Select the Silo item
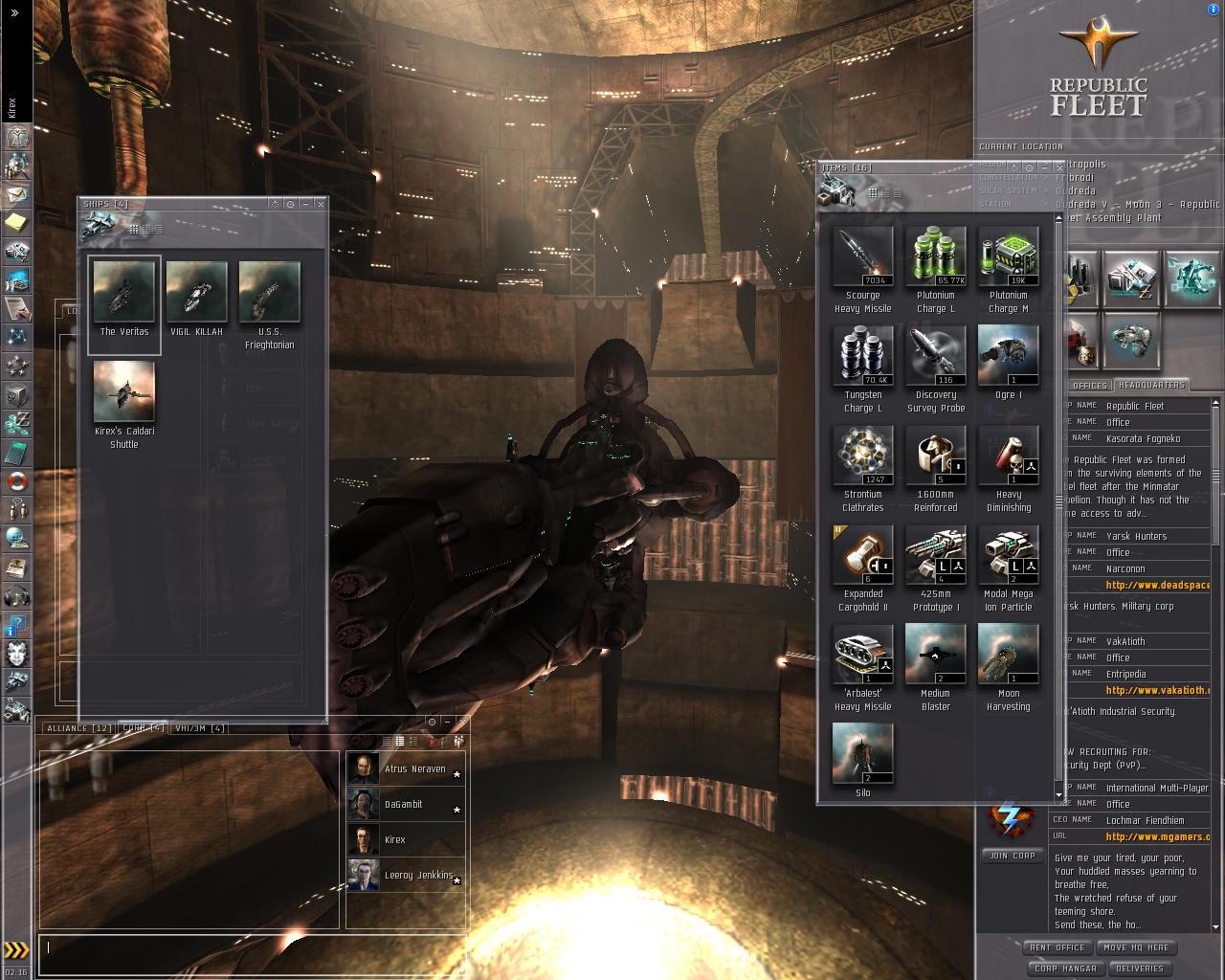 coord(863,754)
